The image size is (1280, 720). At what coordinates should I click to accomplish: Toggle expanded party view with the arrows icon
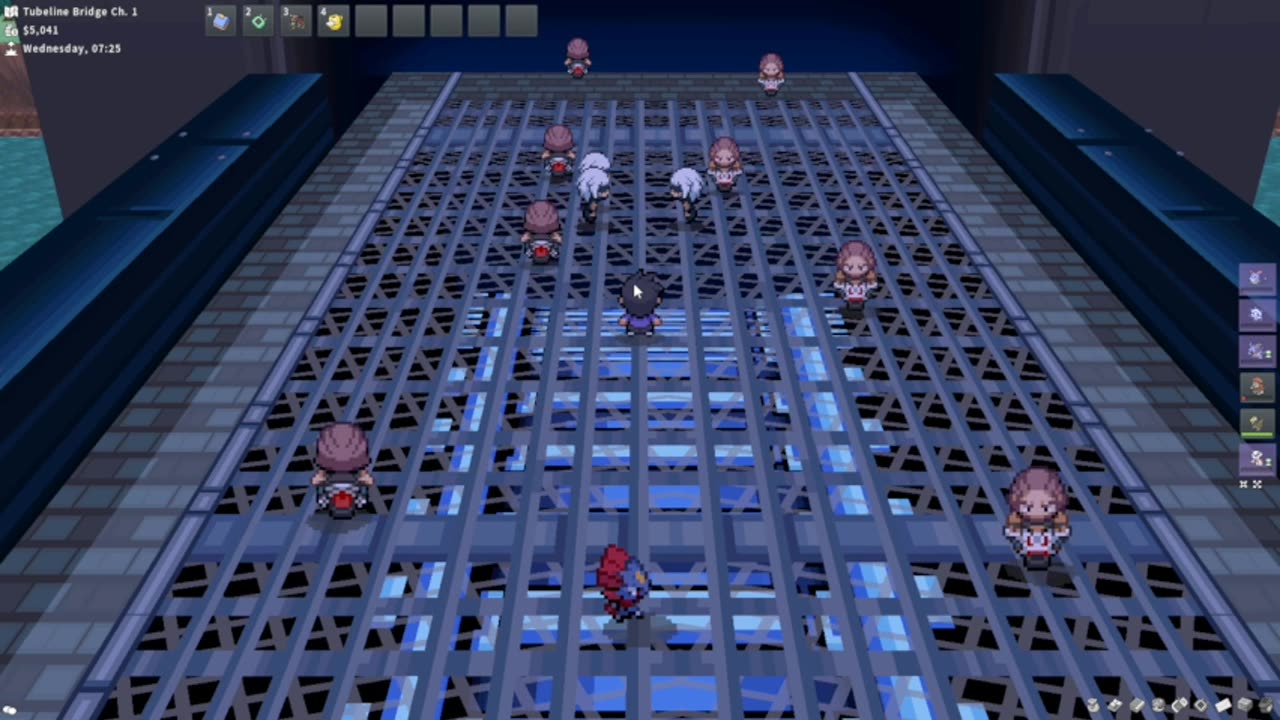[x=1259, y=485]
